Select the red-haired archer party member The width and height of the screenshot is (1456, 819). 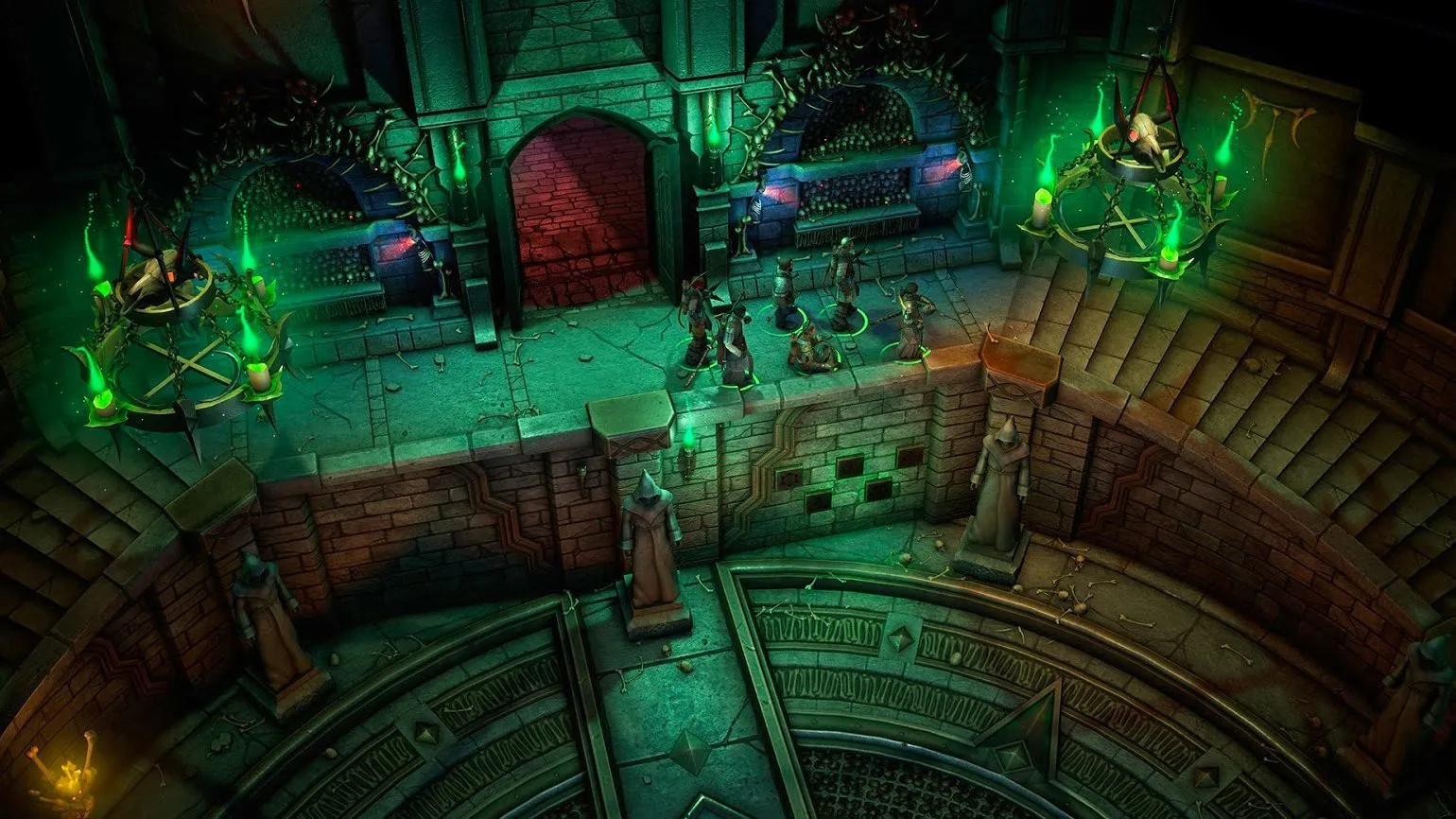[x=698, y=317]
